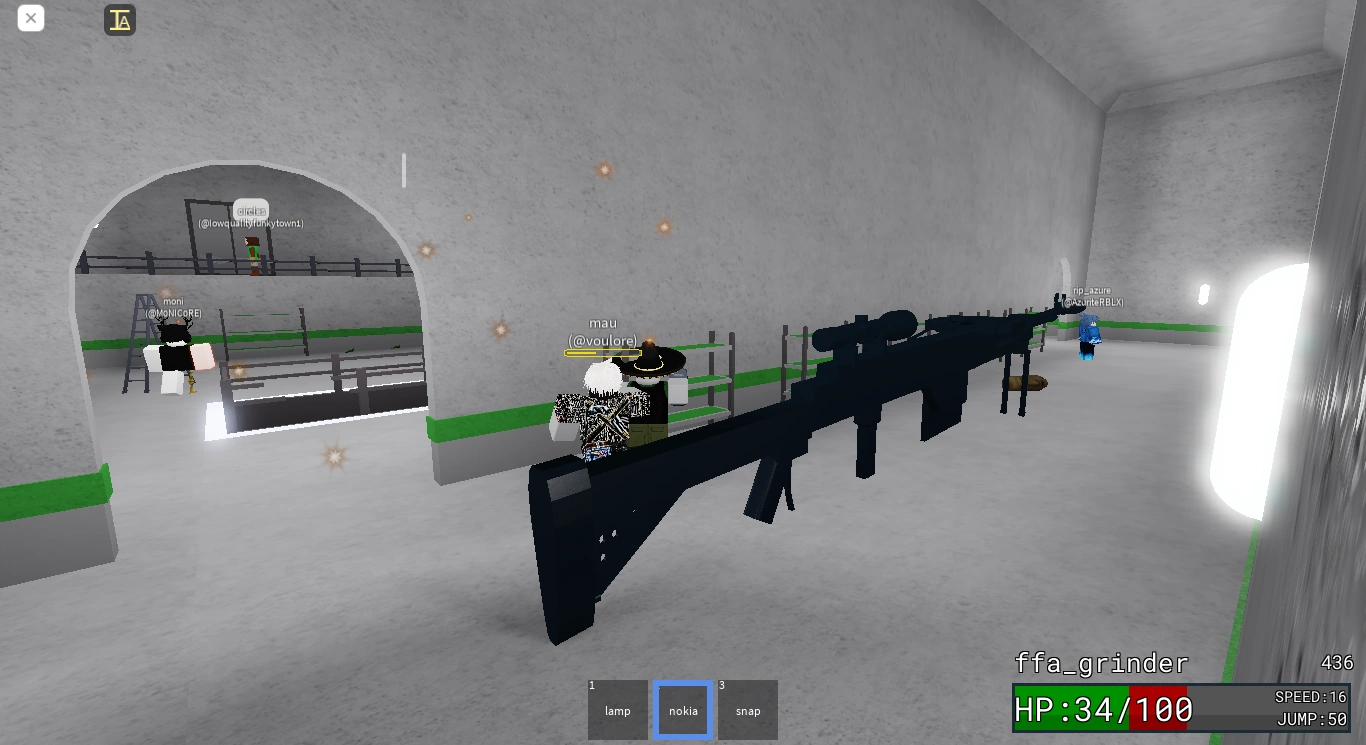Select the lamp item in slot 1
Image resolution: width=1366 pixels, height=745 pixels.
tap(617, 710)
